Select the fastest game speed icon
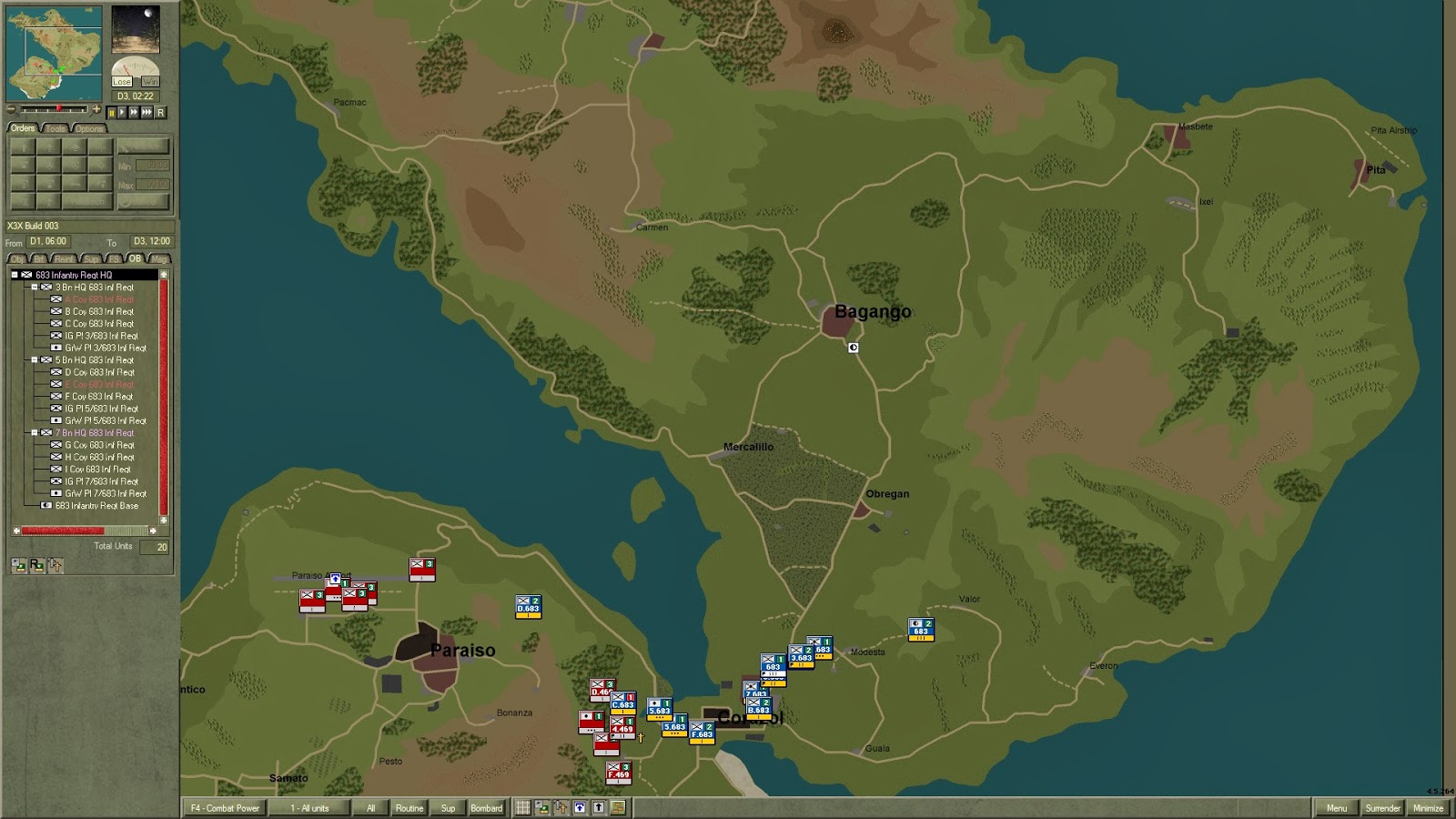 [x=147, y=113]
